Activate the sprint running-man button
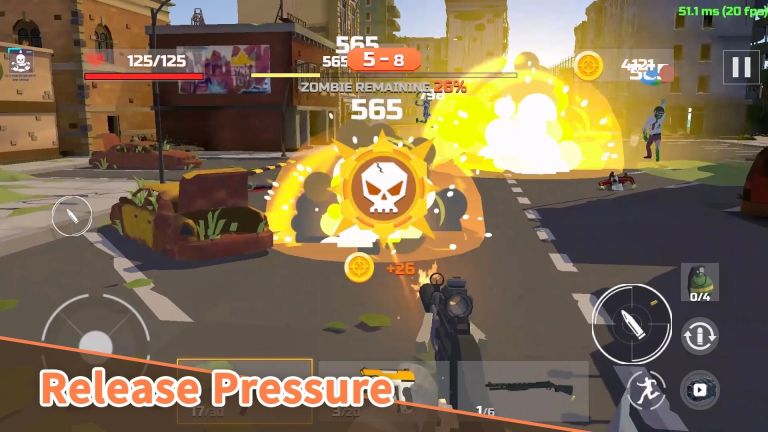The height and width of the screenshot is (432, 768). 645,391
